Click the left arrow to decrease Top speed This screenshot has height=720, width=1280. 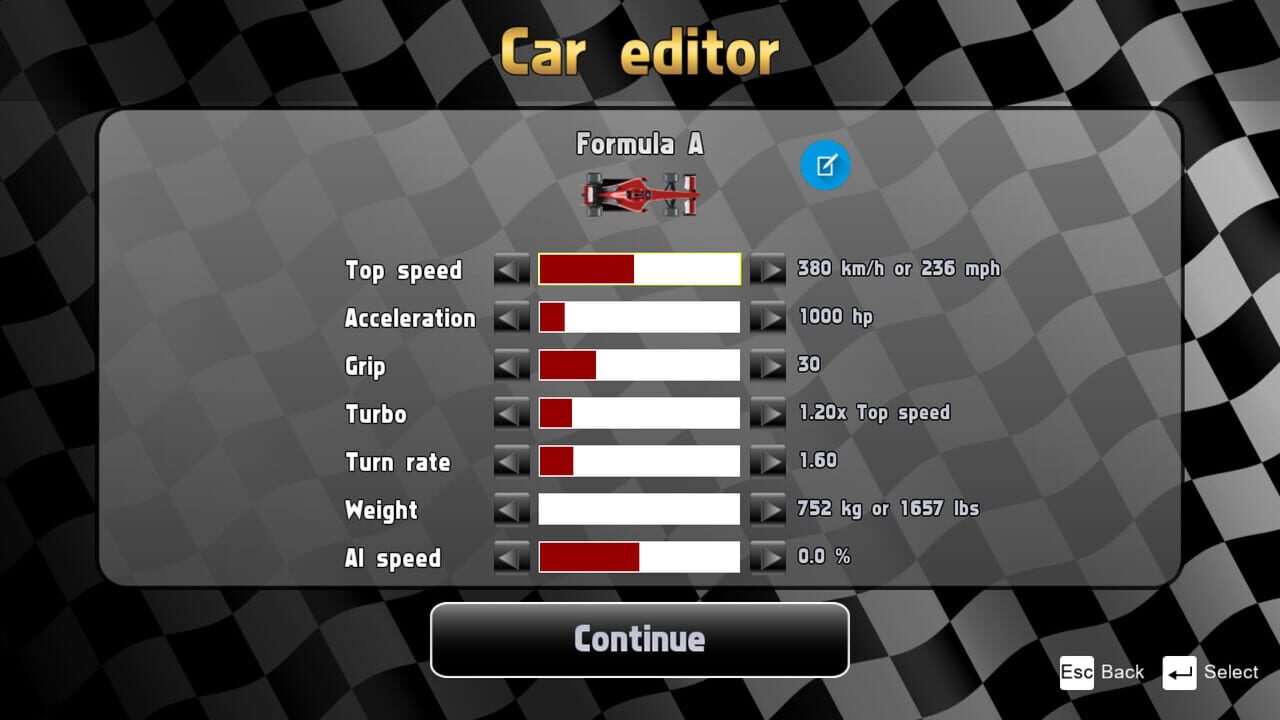coord(511,269)
